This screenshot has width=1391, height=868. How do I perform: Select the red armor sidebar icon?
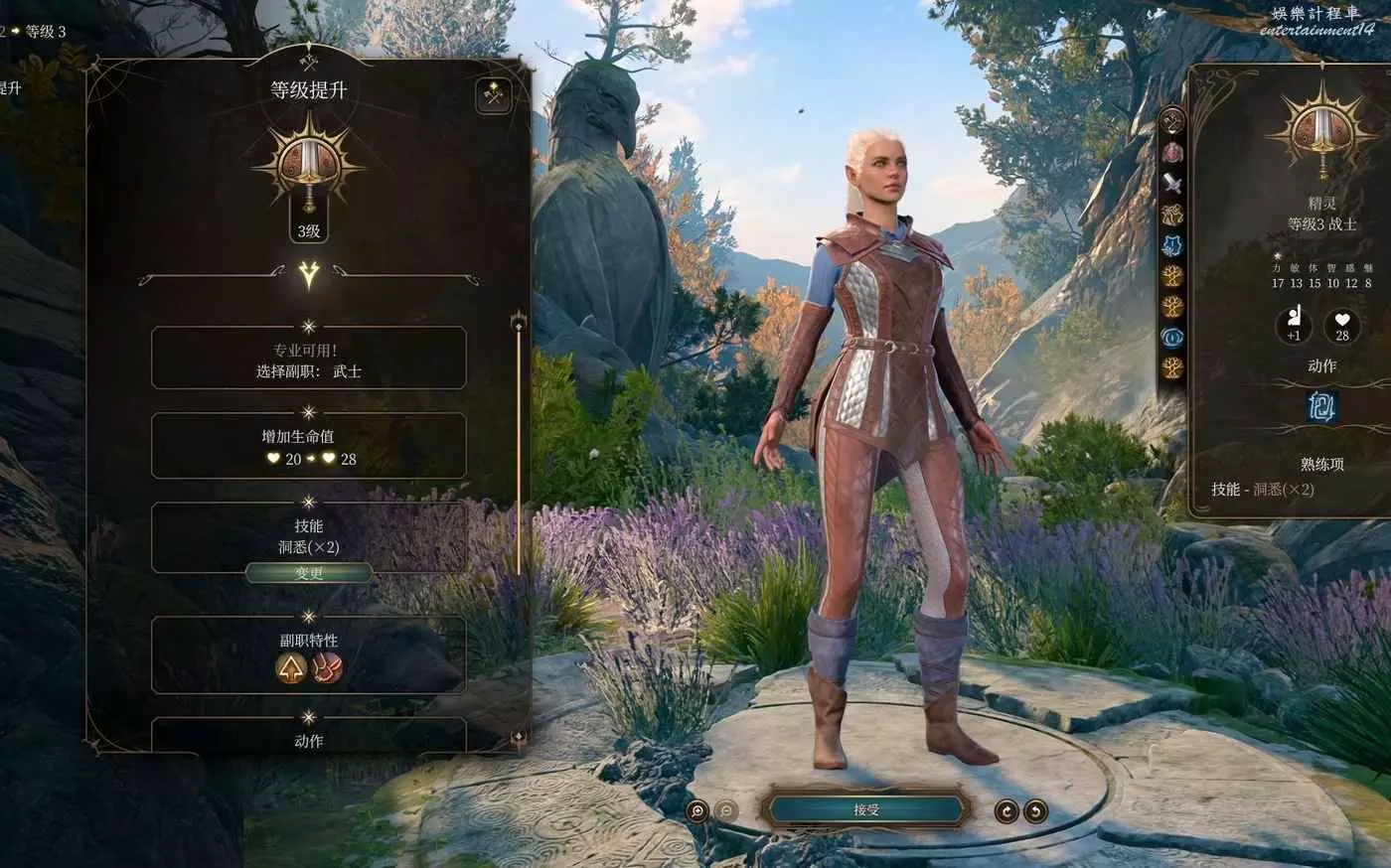(1173, 153)
